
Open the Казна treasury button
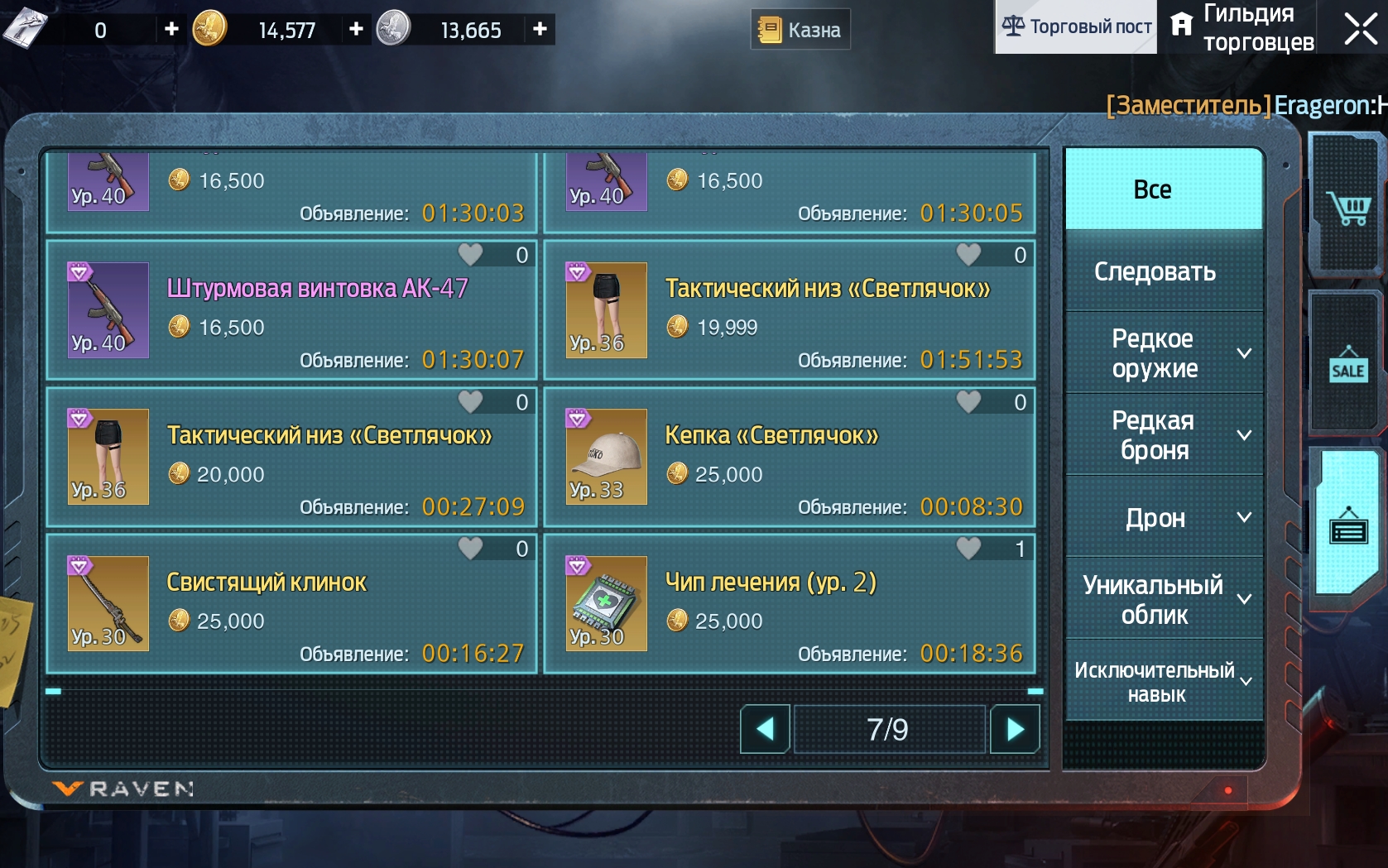[x=800, y=30]
